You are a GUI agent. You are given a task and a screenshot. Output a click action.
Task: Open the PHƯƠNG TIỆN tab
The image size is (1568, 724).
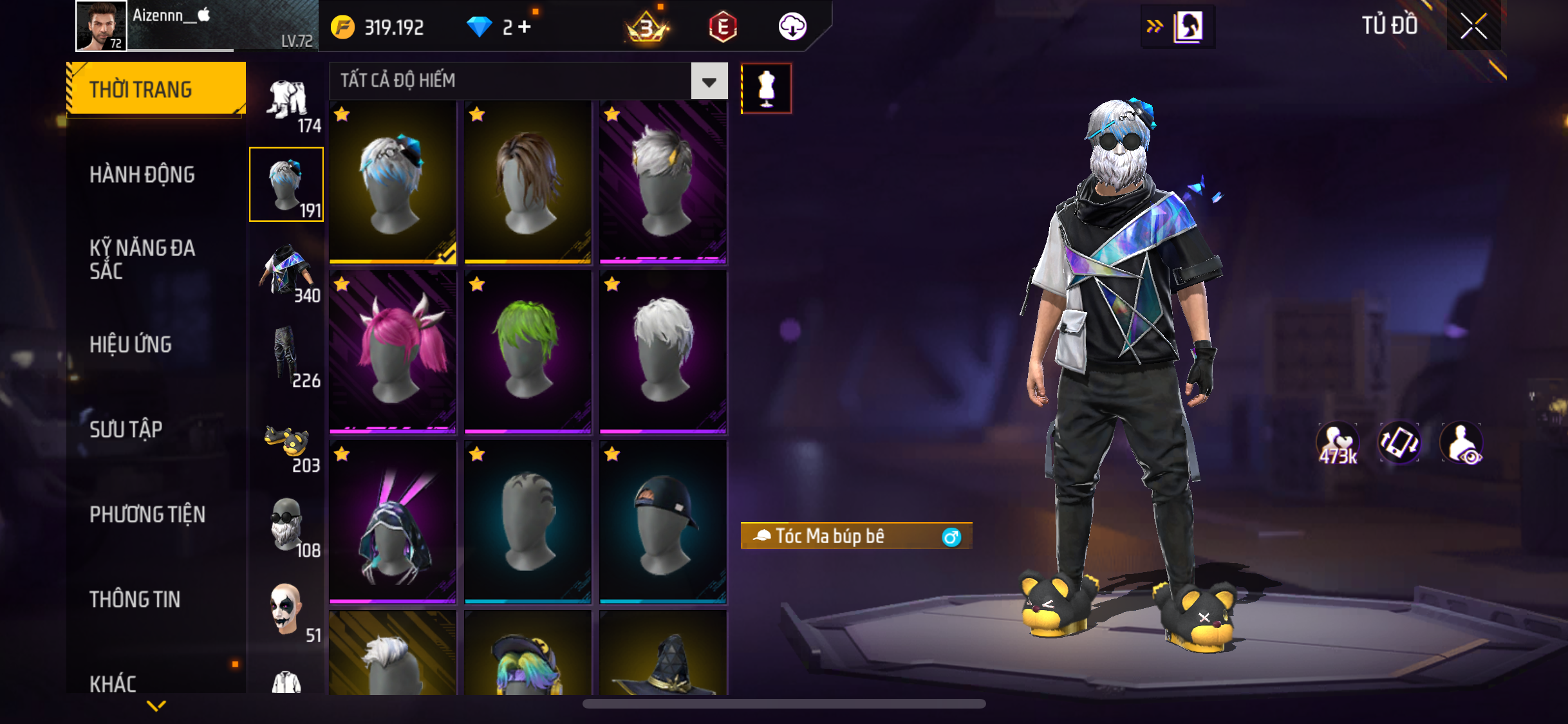tap(147, 514)
